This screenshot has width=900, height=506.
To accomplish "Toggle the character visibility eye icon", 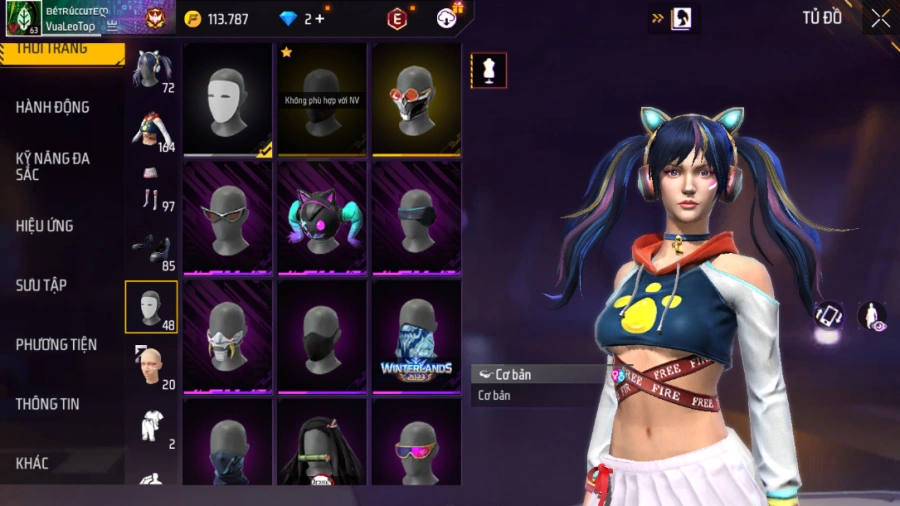I will [x=872, y=316].
